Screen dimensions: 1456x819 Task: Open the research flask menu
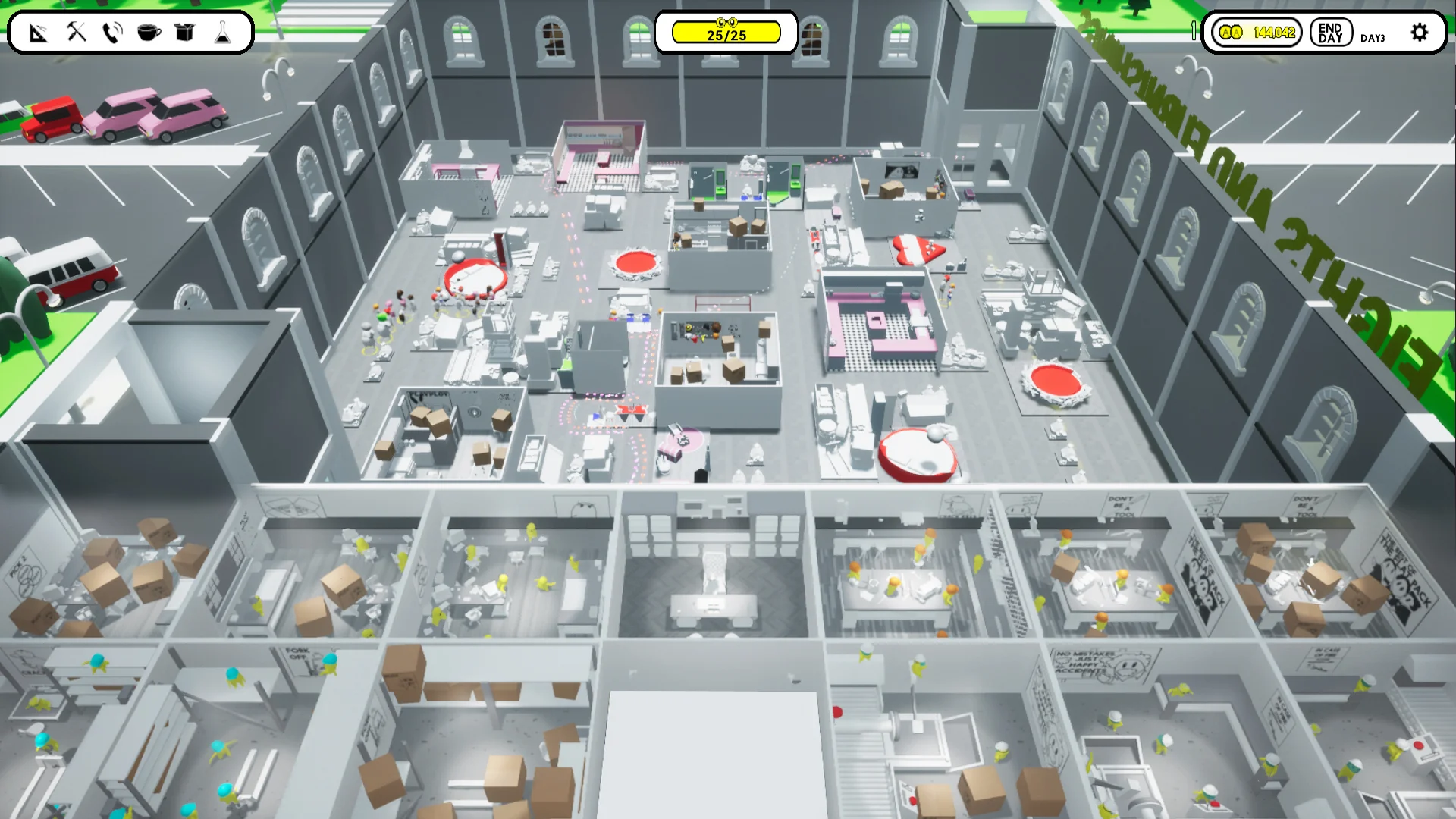(223, 33)
